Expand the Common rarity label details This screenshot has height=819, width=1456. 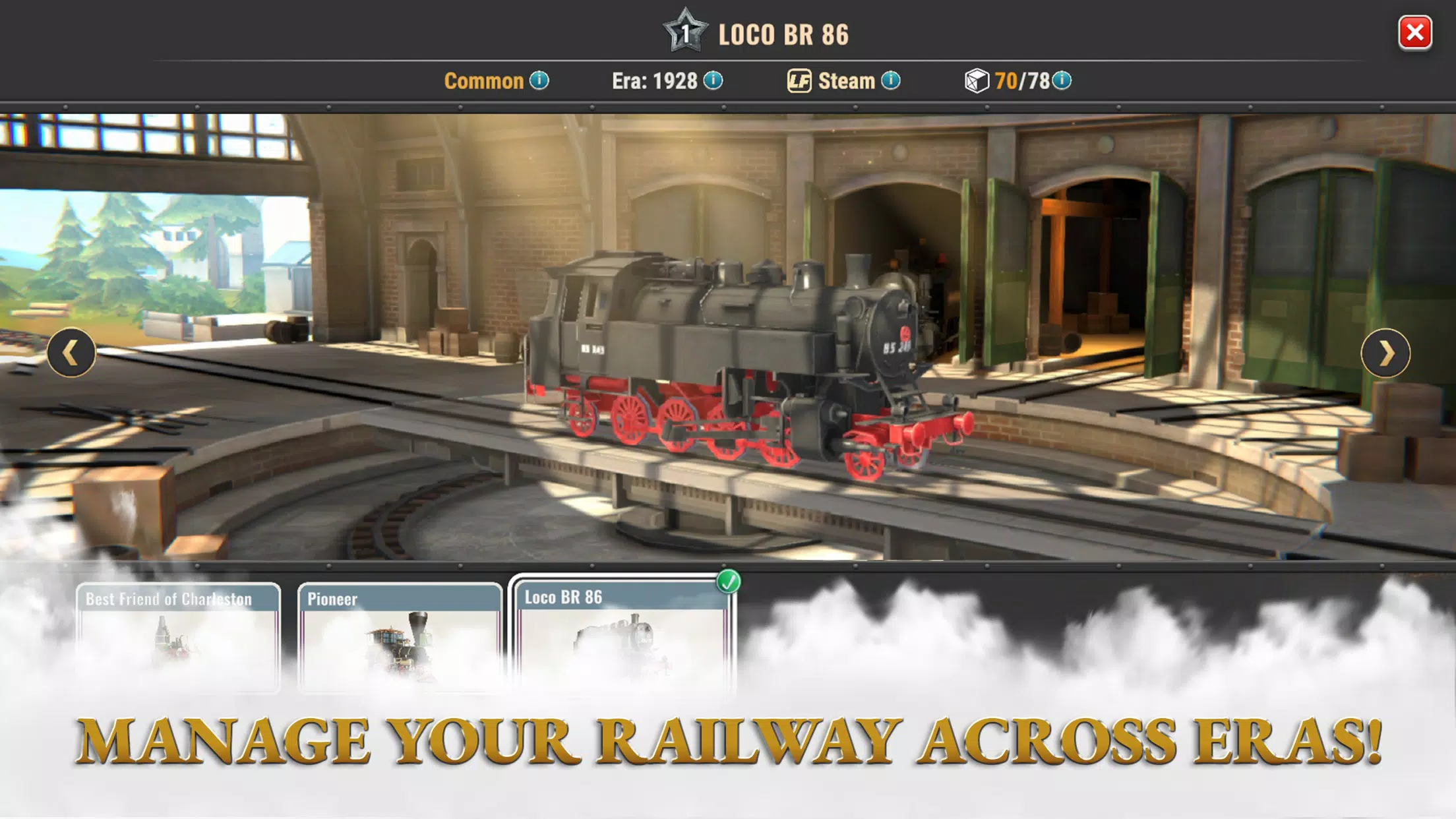(485, 80)
